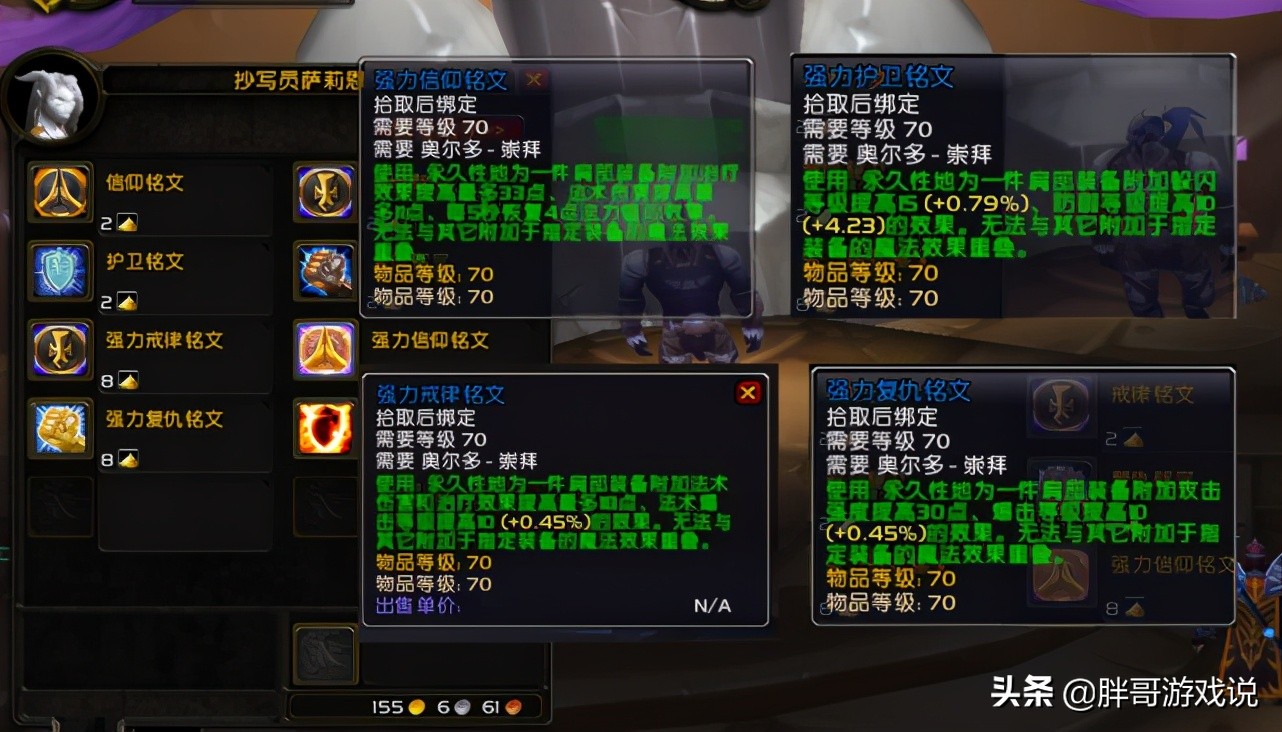Click the blue glowing gauntlet item icon
Viewport: 1282px width, 732px height.
point(325,268)
